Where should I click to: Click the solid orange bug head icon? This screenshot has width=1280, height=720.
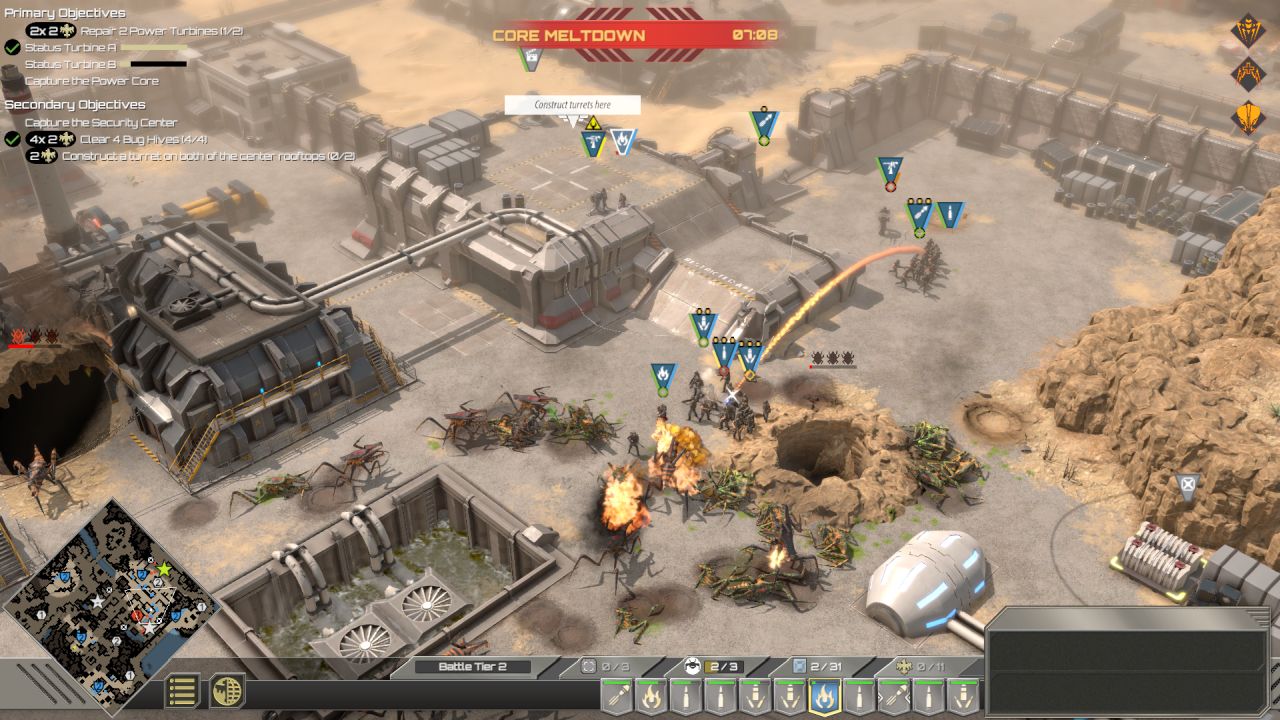click(x=1247, y=117)
